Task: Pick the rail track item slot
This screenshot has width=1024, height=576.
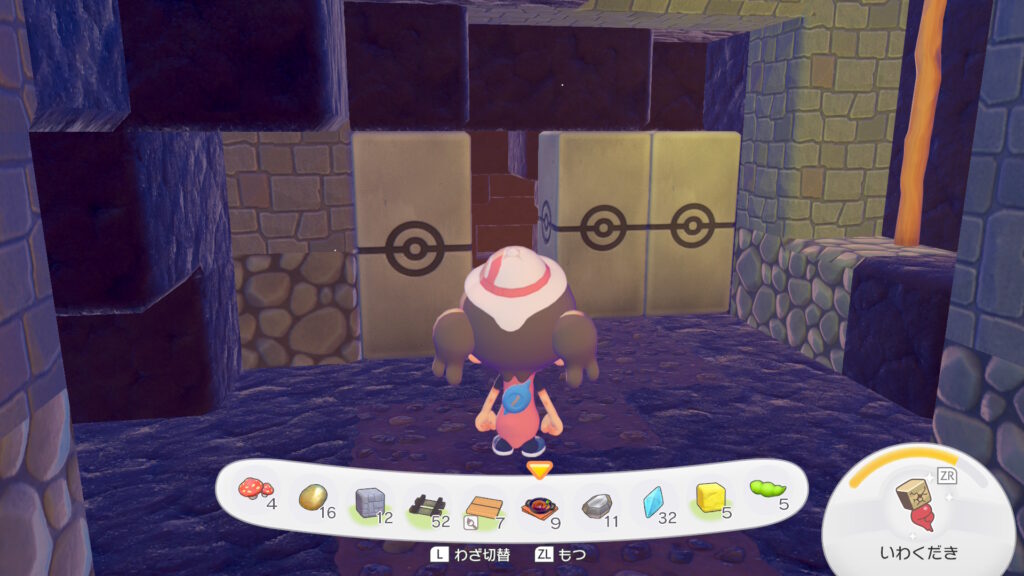Action: pos(427,503)
